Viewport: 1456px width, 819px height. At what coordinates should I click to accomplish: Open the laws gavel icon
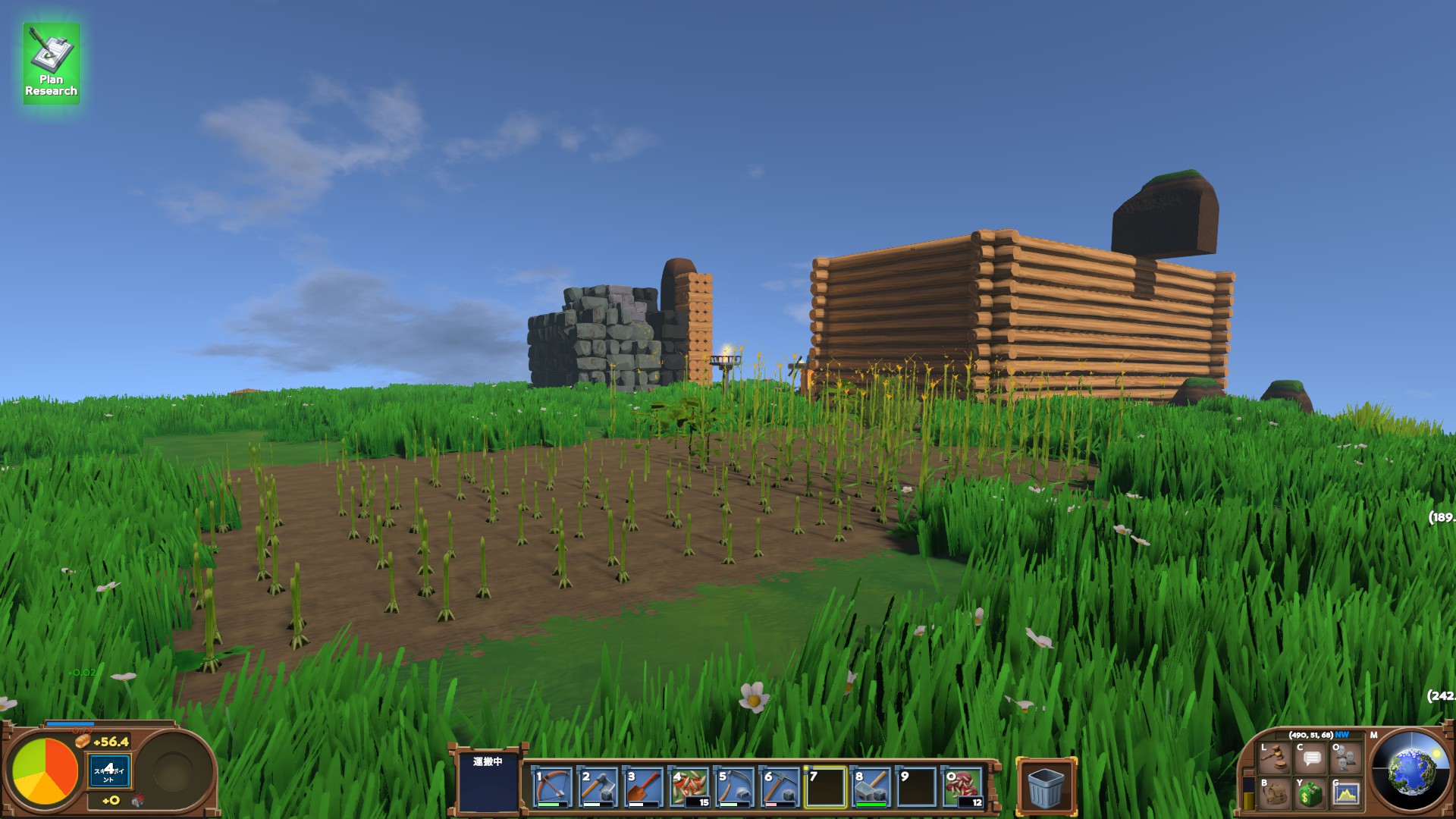1276,757
